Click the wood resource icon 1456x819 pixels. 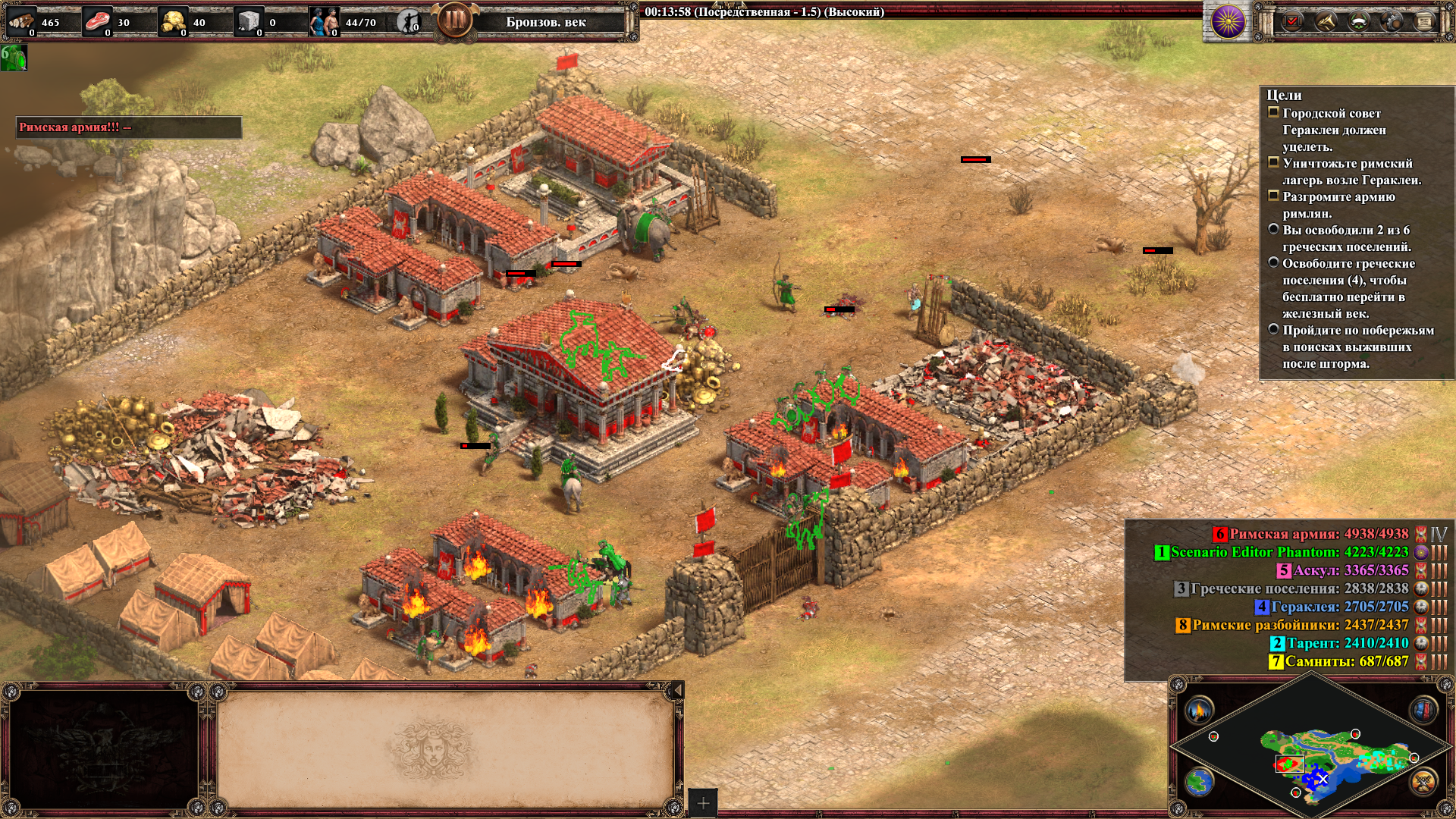tap(21, 22)
